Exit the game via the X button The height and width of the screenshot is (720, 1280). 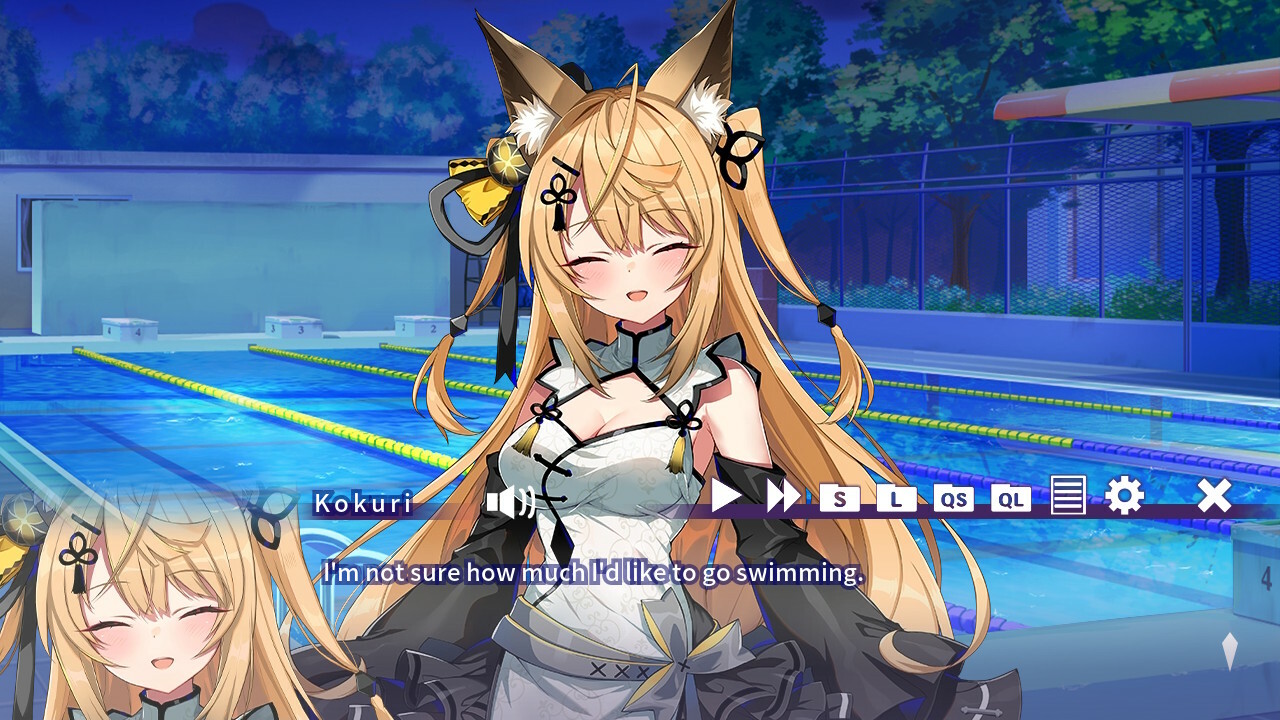1213,495
